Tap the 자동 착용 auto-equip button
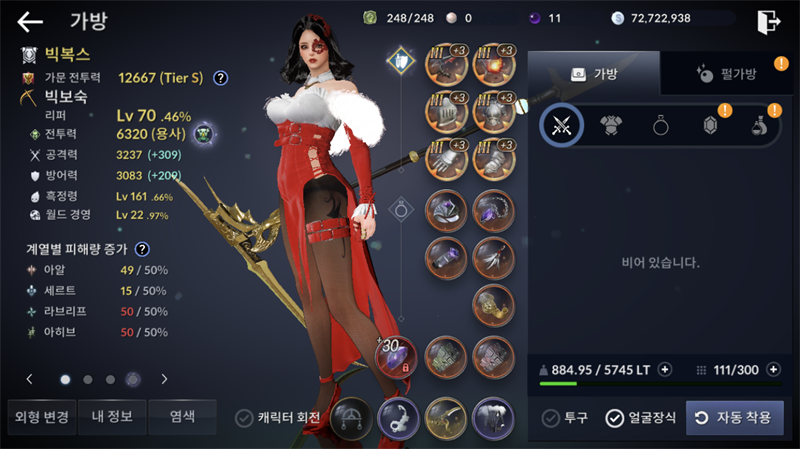 (735, 418)
